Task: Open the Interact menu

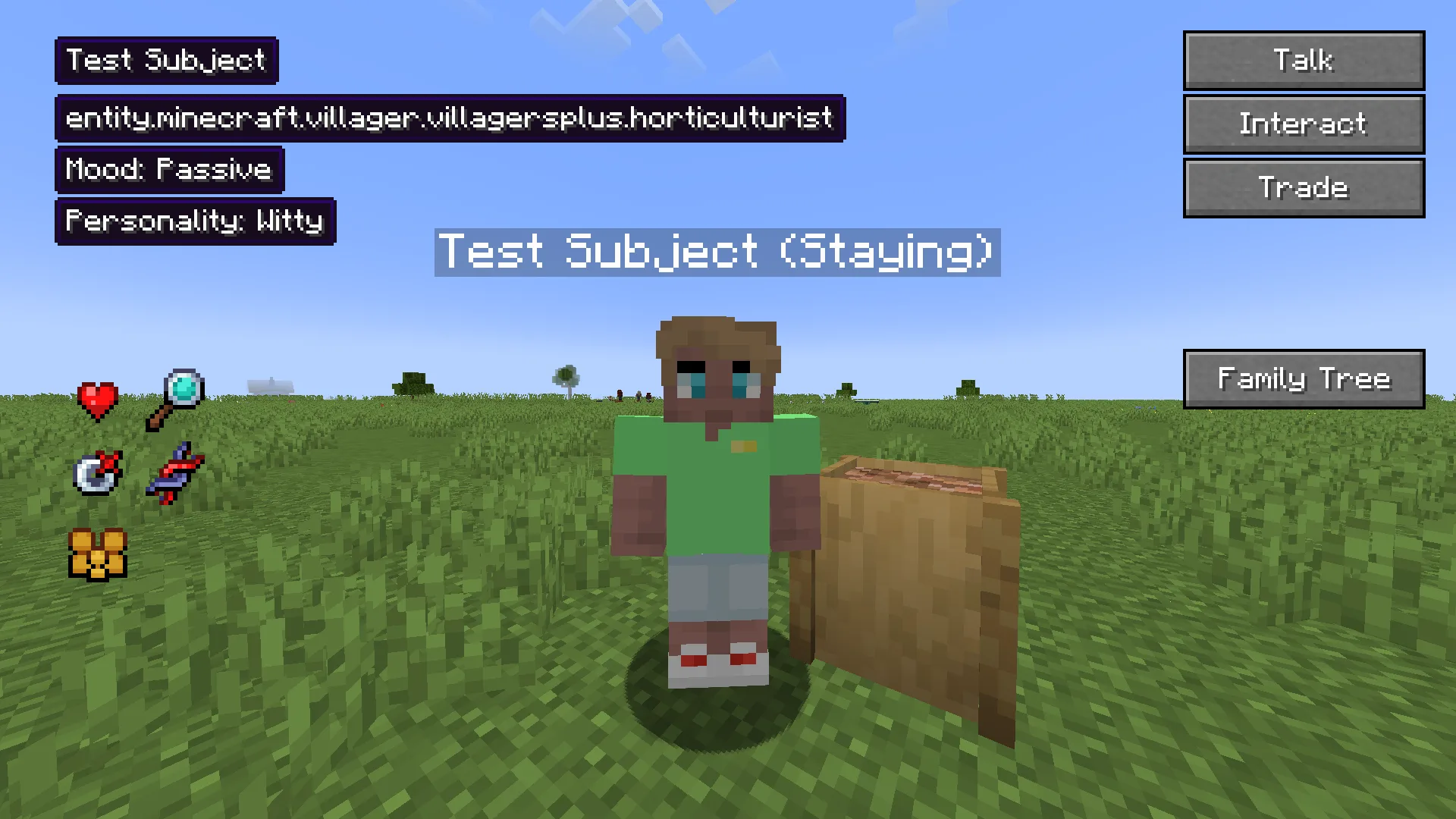Action: pos(1304,124)
